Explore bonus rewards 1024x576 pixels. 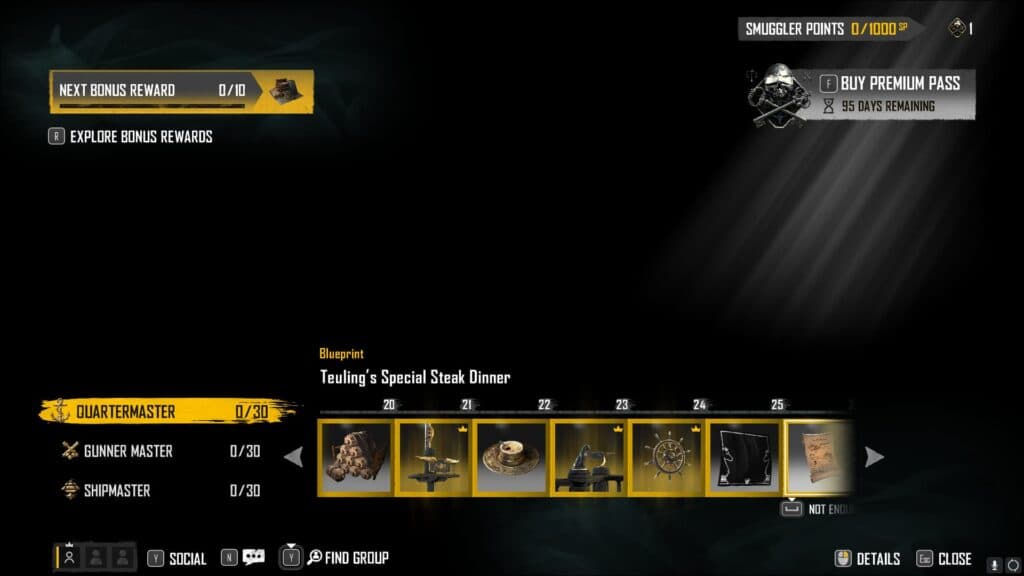[140, 137]
